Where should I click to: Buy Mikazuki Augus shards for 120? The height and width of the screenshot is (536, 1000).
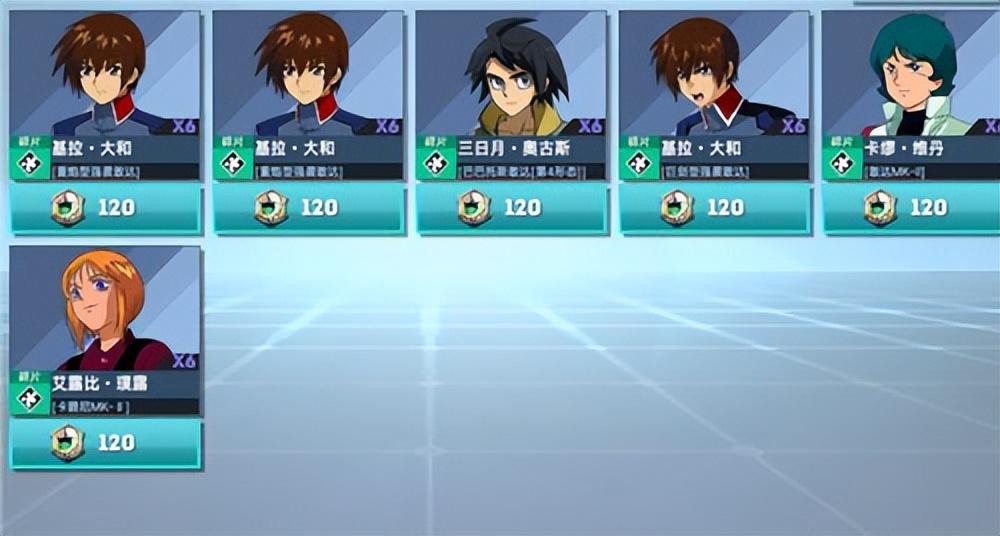[x=511, y=208]
